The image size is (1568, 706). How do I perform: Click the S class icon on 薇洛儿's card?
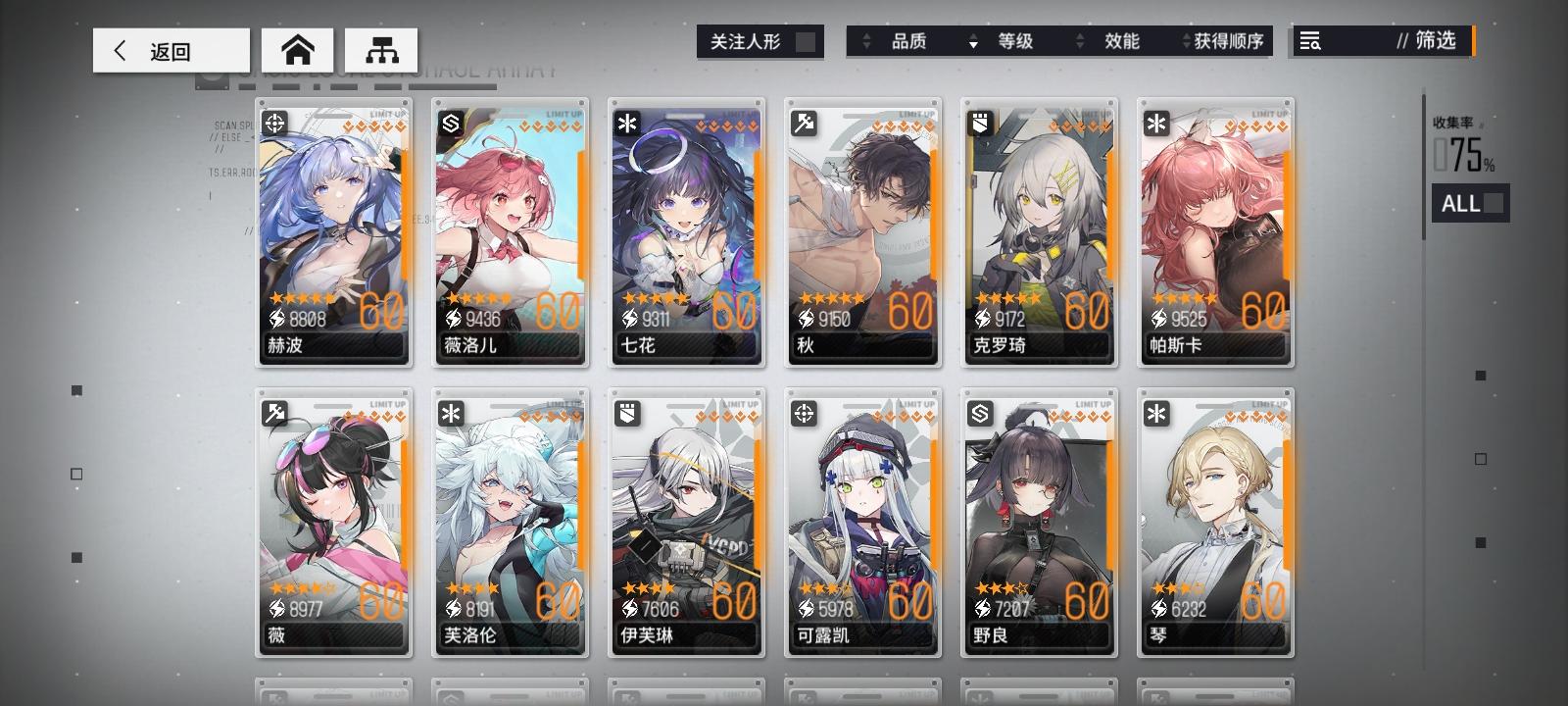click(452, 122)
